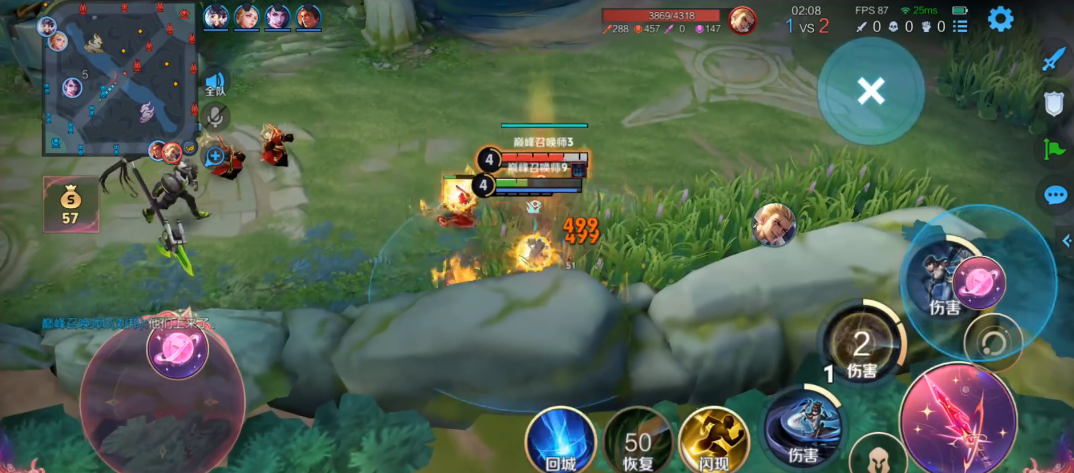The image size is (1074, 473).
Task: Target the blond enemy hero portrait
Action: (x=774, y=224)
